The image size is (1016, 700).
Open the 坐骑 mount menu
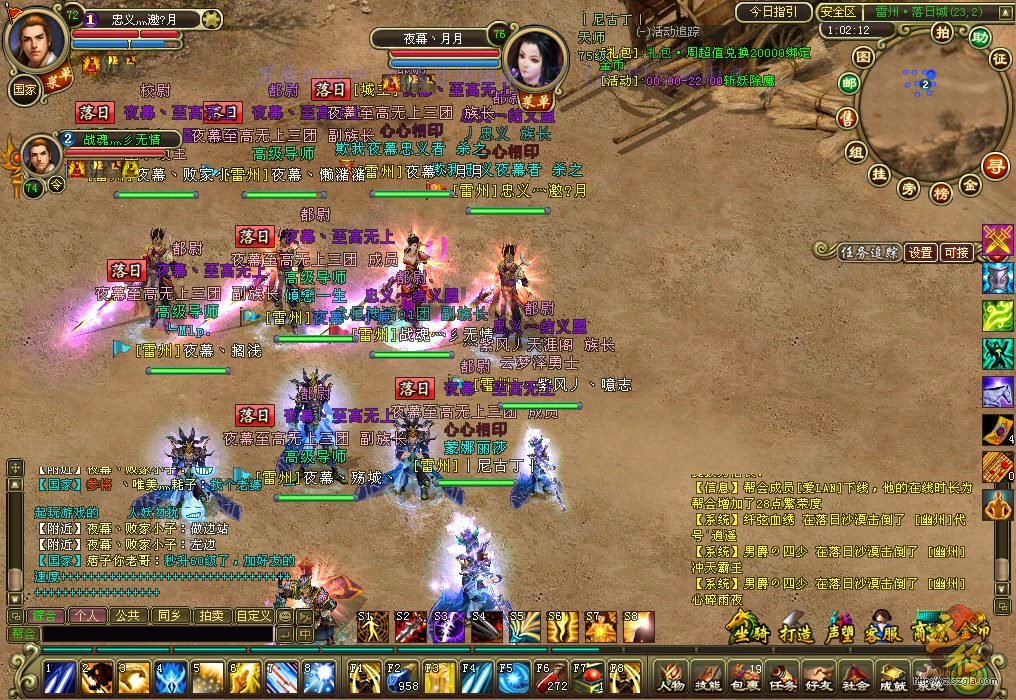pos(745,631)
